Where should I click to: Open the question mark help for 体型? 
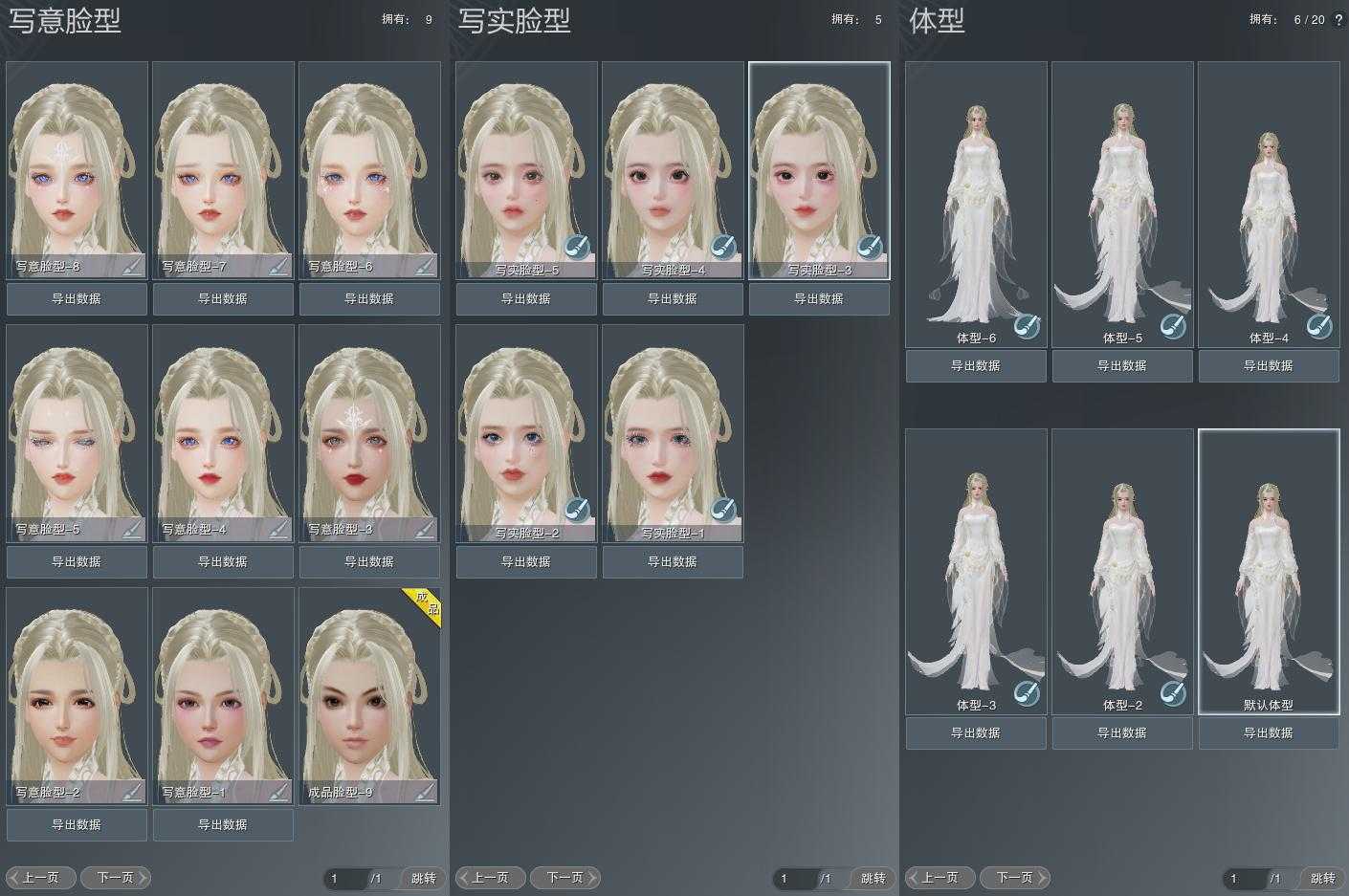[x=1338, y=19]
